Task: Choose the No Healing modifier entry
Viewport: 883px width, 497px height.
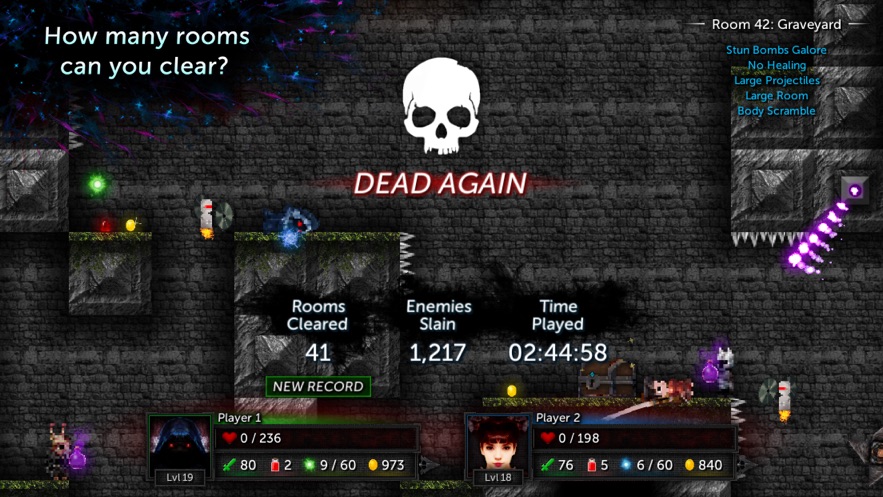Action: 776,65
